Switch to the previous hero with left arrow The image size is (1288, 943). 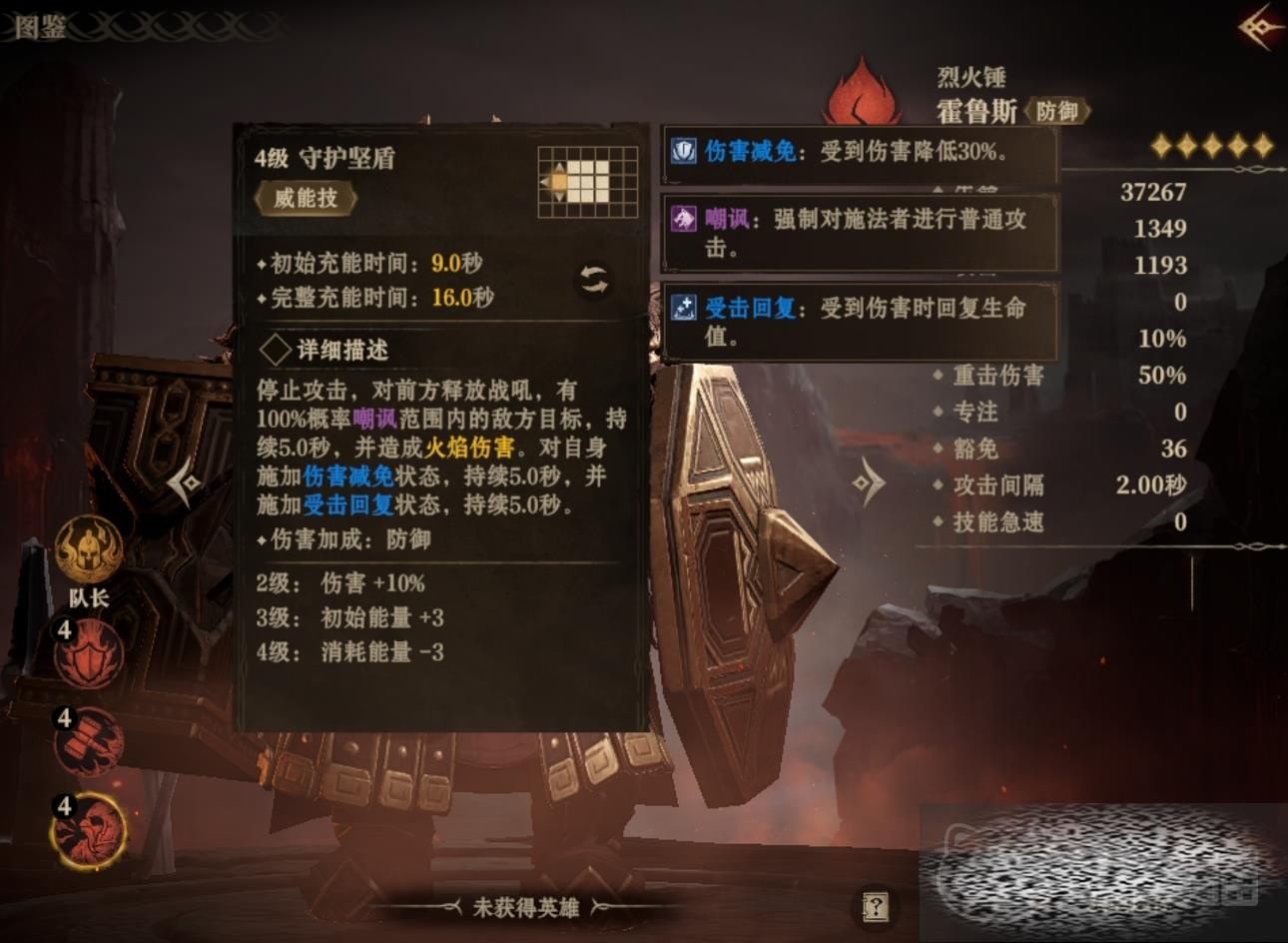185,484
